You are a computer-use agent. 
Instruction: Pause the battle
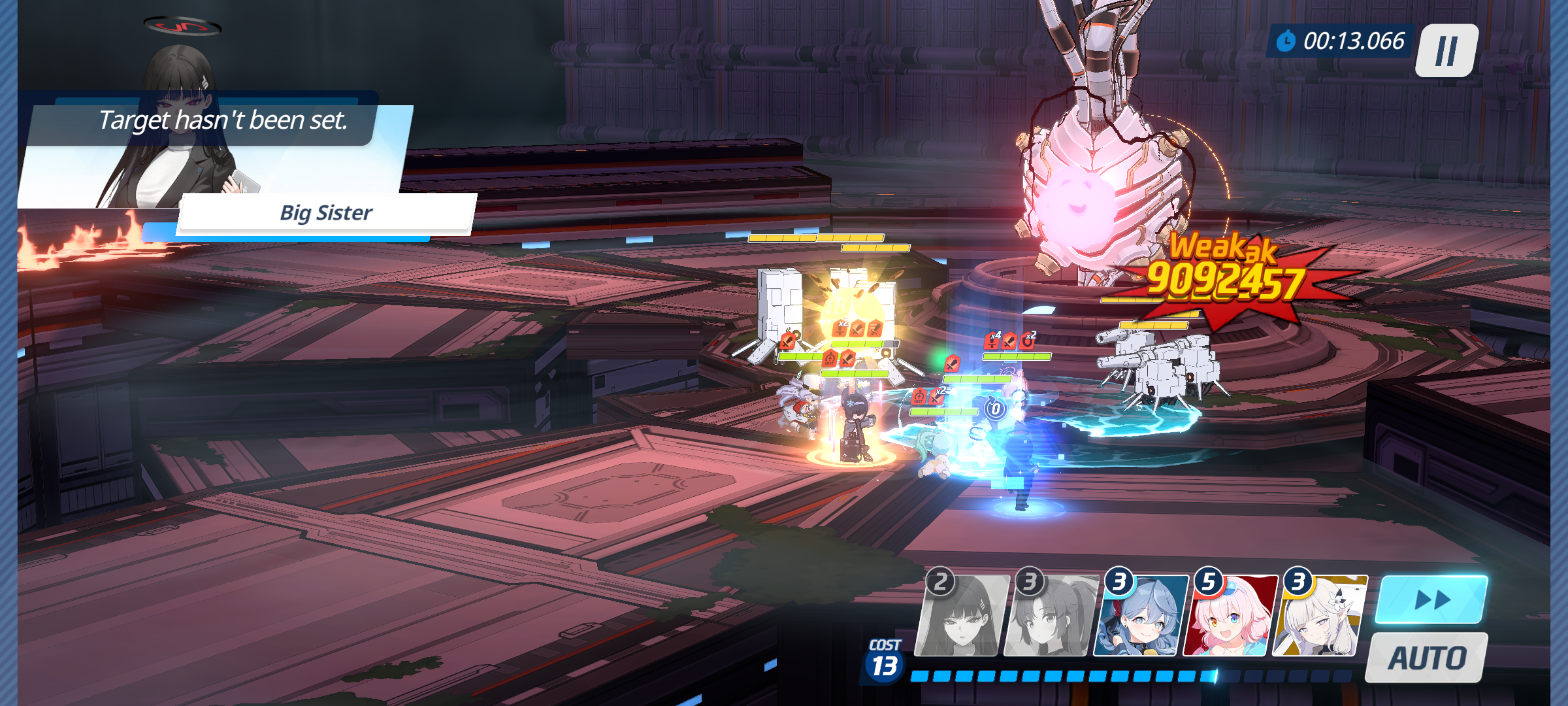1446,50
